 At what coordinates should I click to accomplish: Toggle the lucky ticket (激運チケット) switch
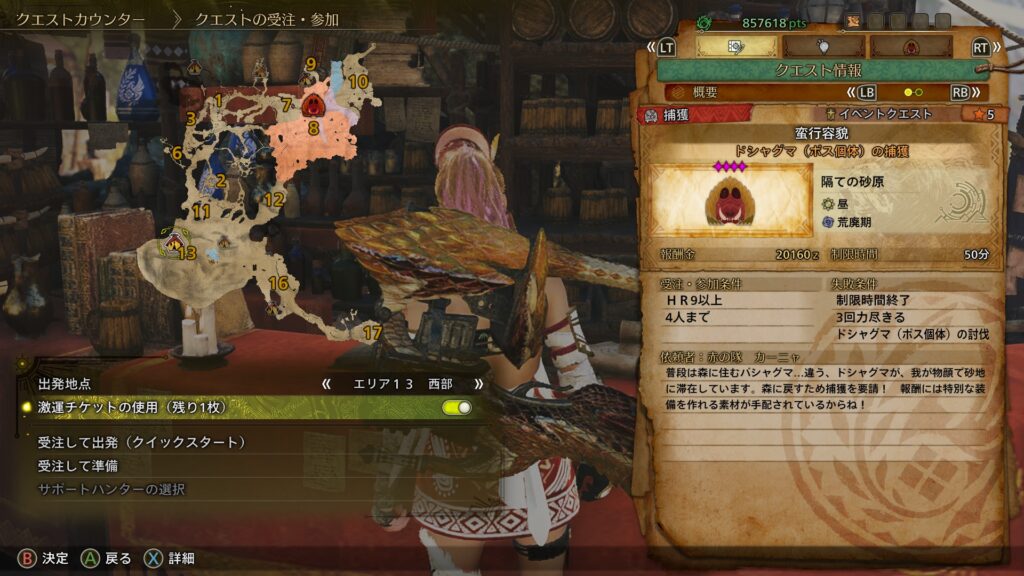click(456, 407)
